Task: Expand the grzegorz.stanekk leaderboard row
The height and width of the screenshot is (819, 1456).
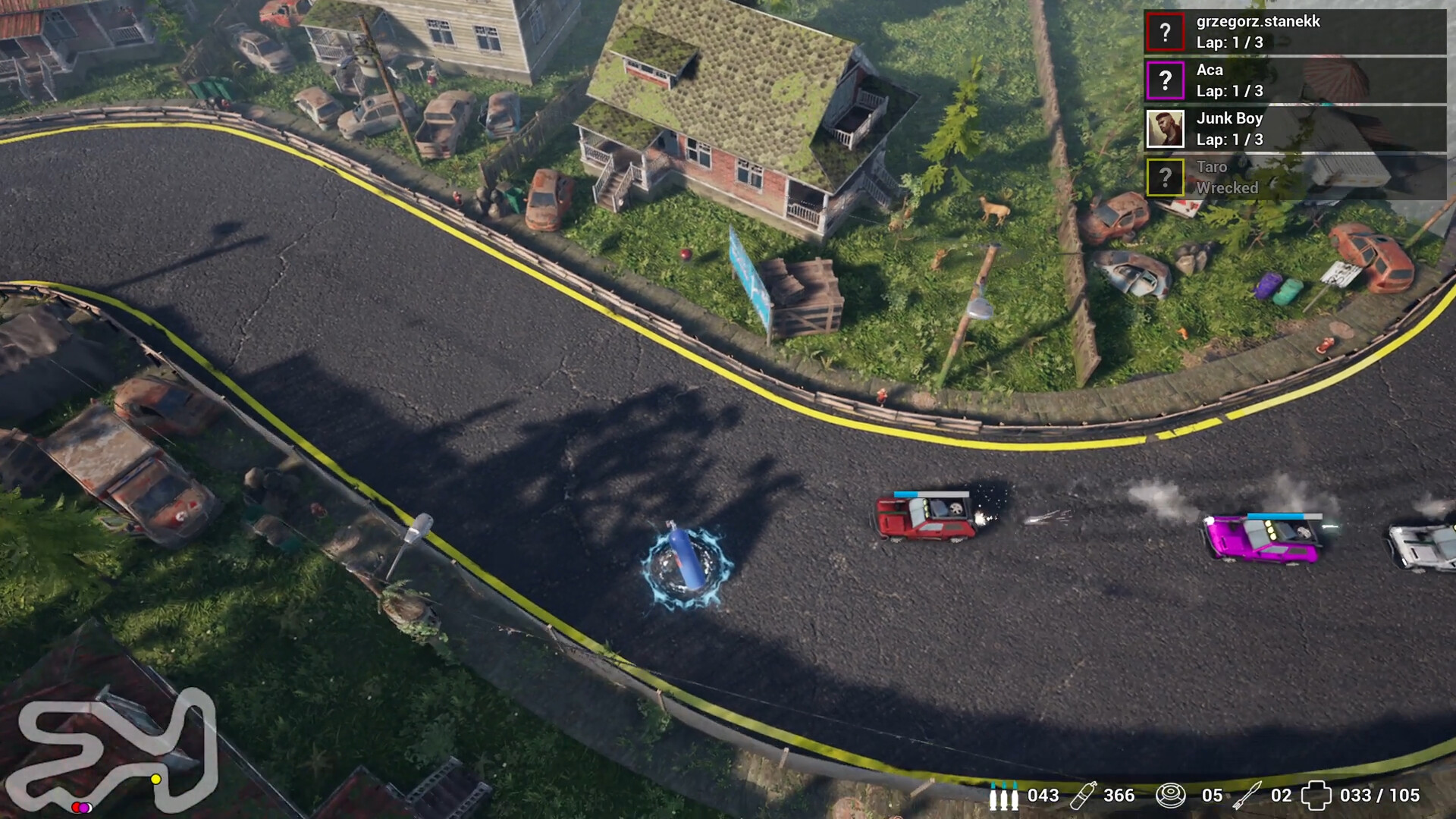Action: [1289, 32]
